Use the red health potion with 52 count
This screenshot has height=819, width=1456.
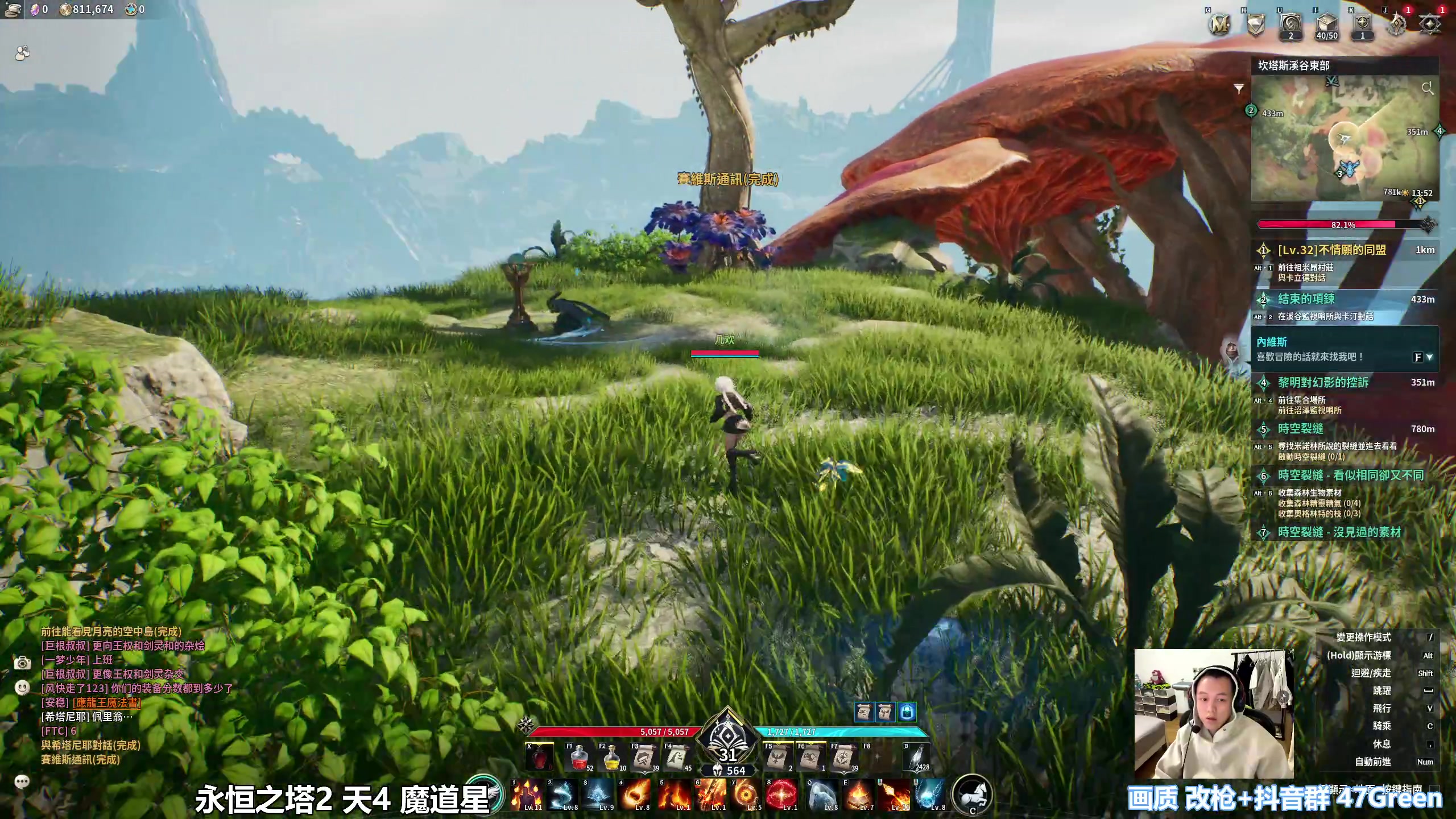click(579, 758)
